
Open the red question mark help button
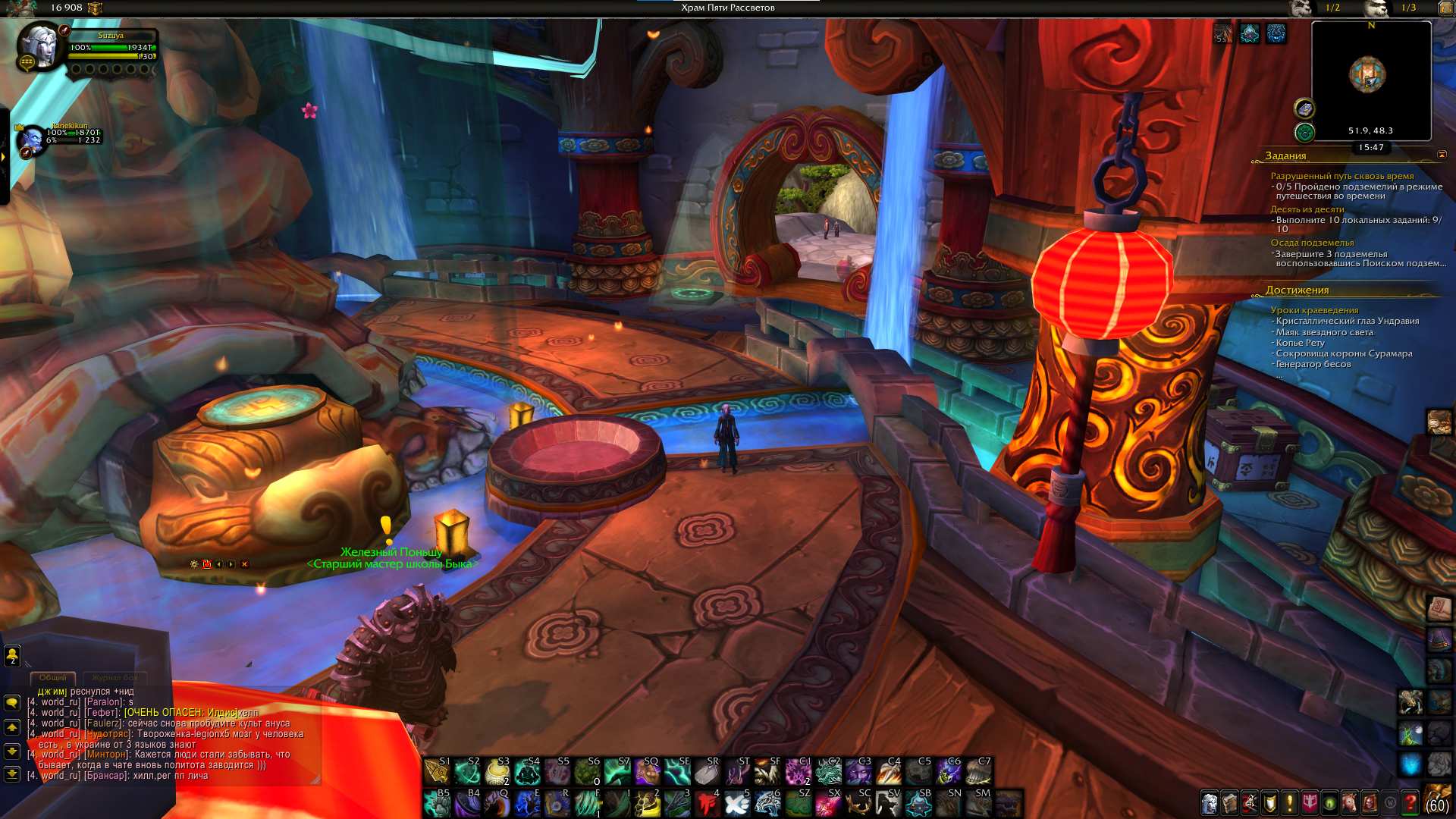1410,802
